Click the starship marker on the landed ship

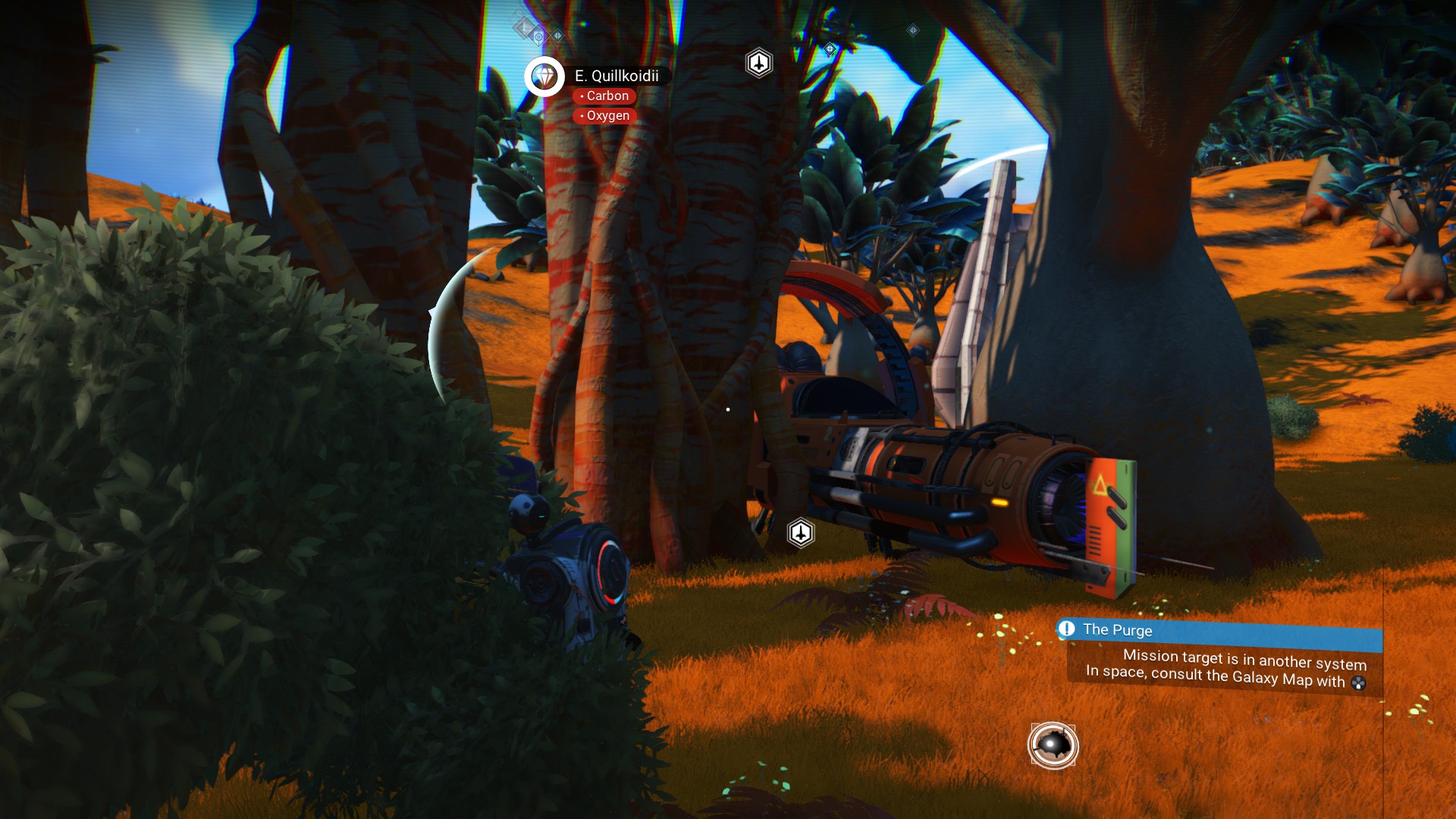click(801, 533)
